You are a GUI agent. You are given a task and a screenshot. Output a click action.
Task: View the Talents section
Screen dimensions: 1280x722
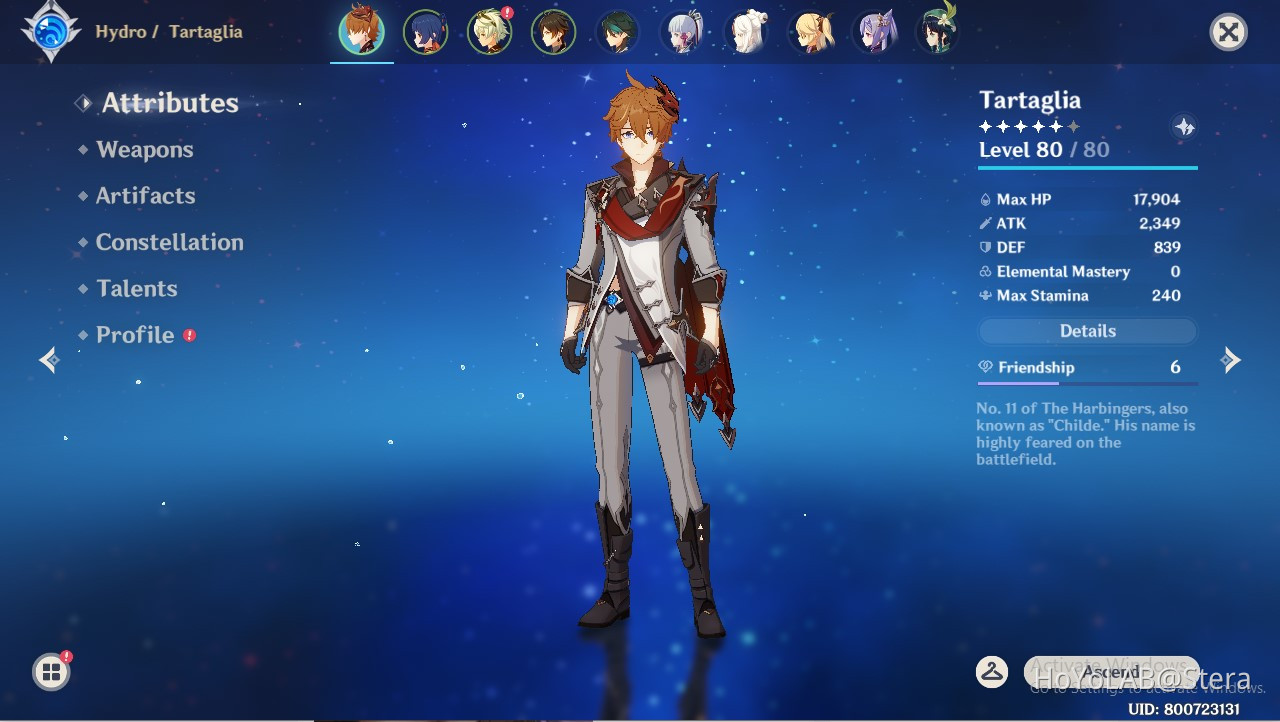(x=136, y=288)
